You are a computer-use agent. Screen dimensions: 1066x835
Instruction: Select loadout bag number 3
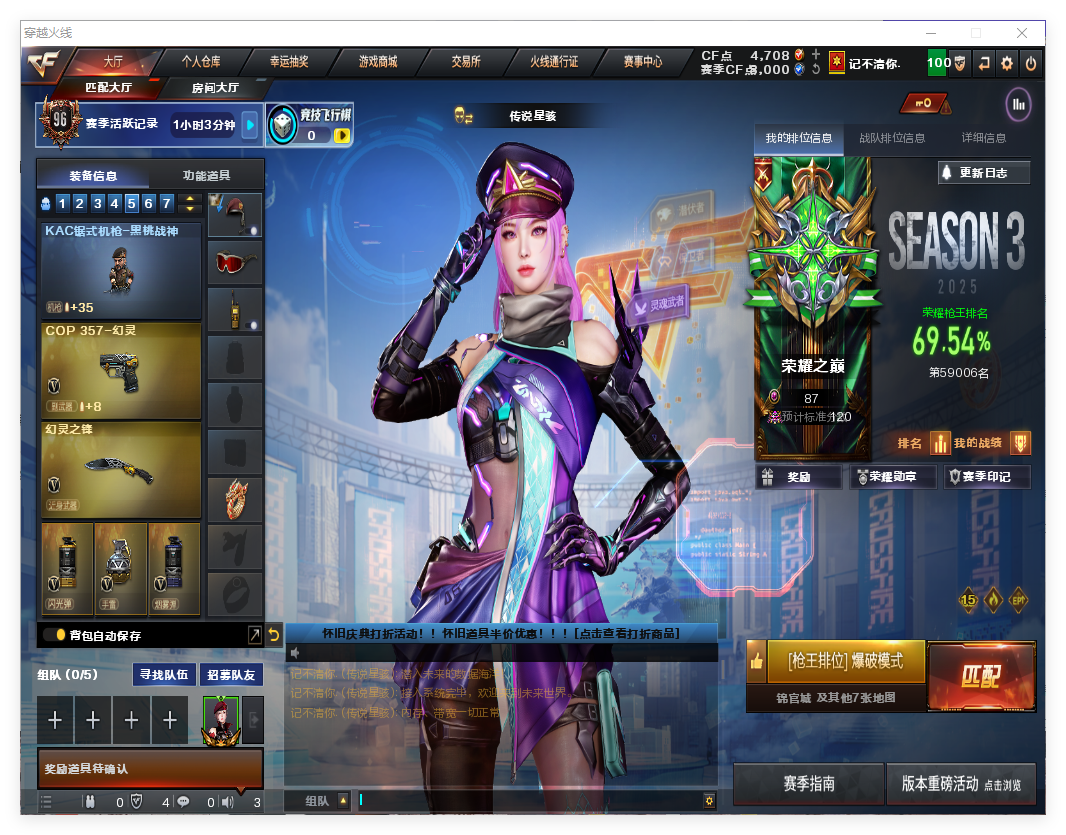point(97,204)
